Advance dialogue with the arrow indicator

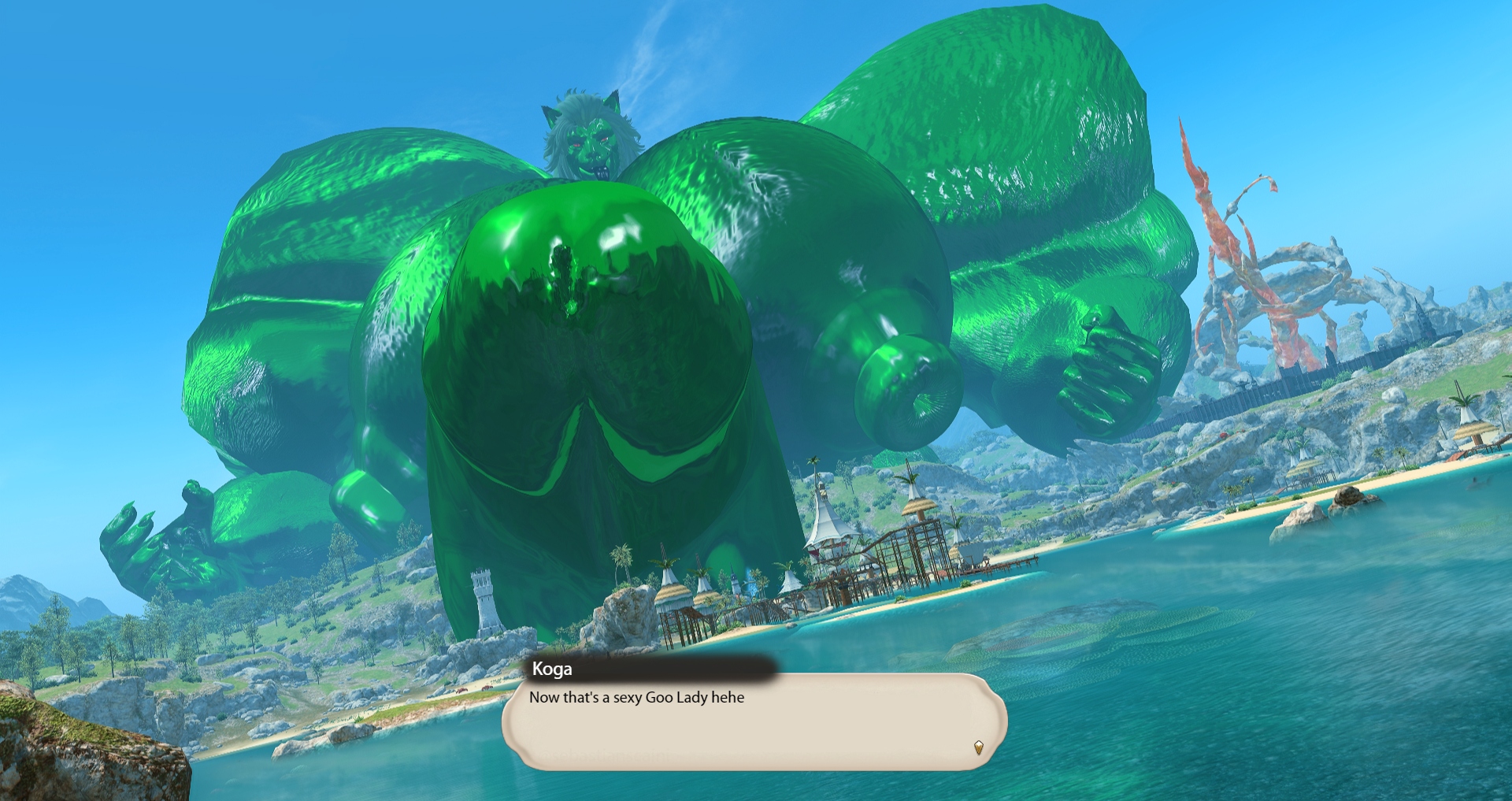point(978,747)
